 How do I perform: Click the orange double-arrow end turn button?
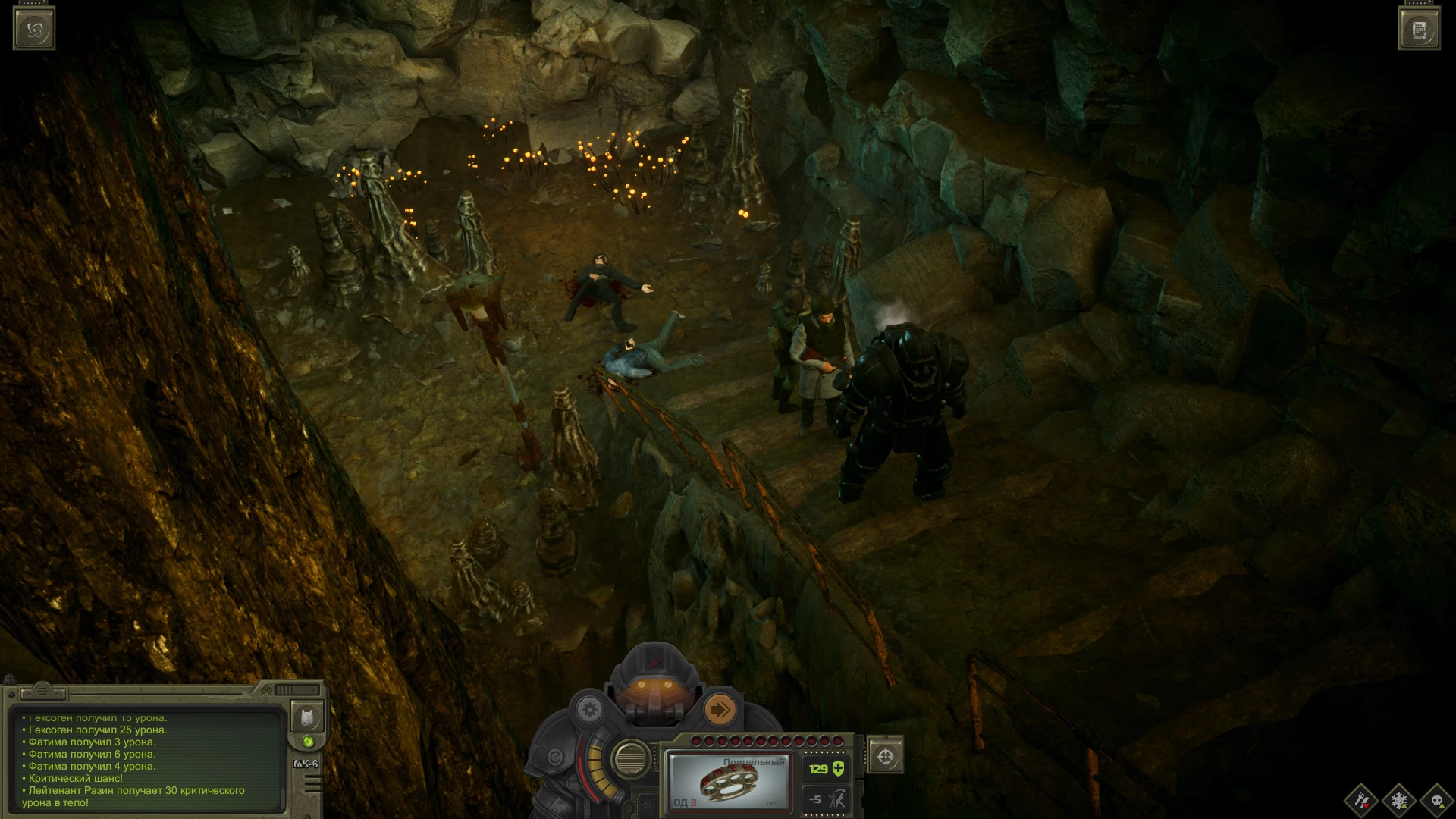720,710
